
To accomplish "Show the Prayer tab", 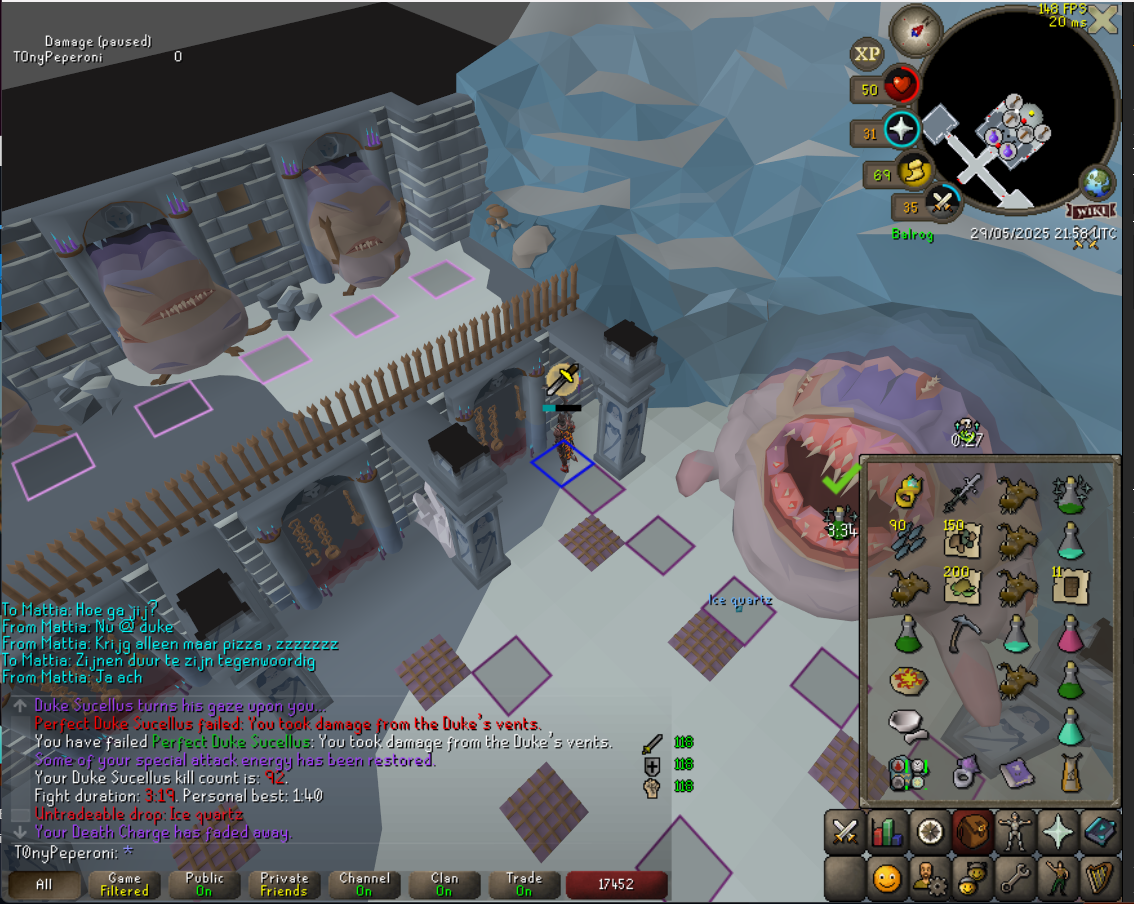I will point(1058,831).
